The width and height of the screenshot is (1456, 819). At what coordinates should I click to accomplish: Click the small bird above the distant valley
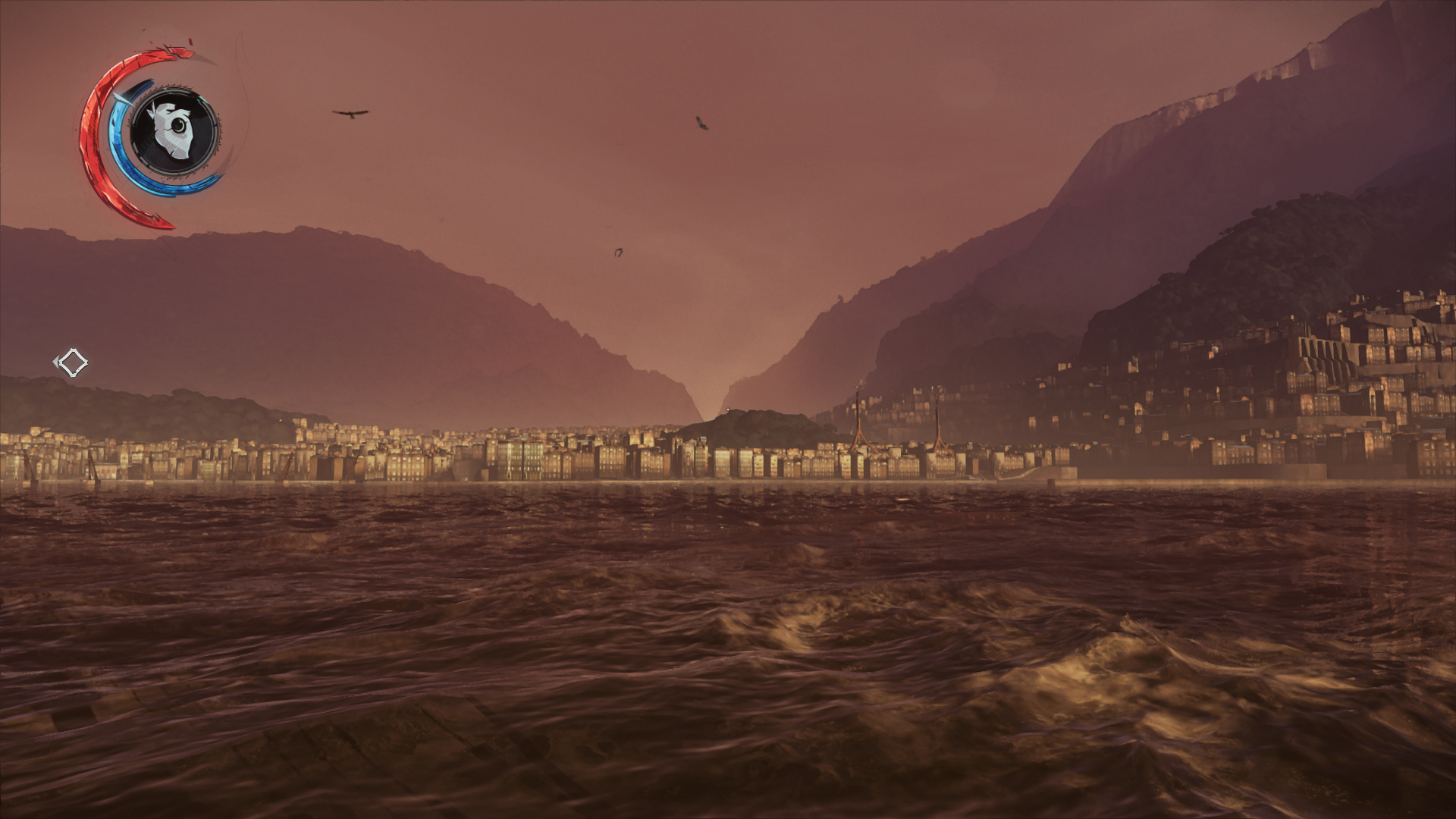(618, 250)
